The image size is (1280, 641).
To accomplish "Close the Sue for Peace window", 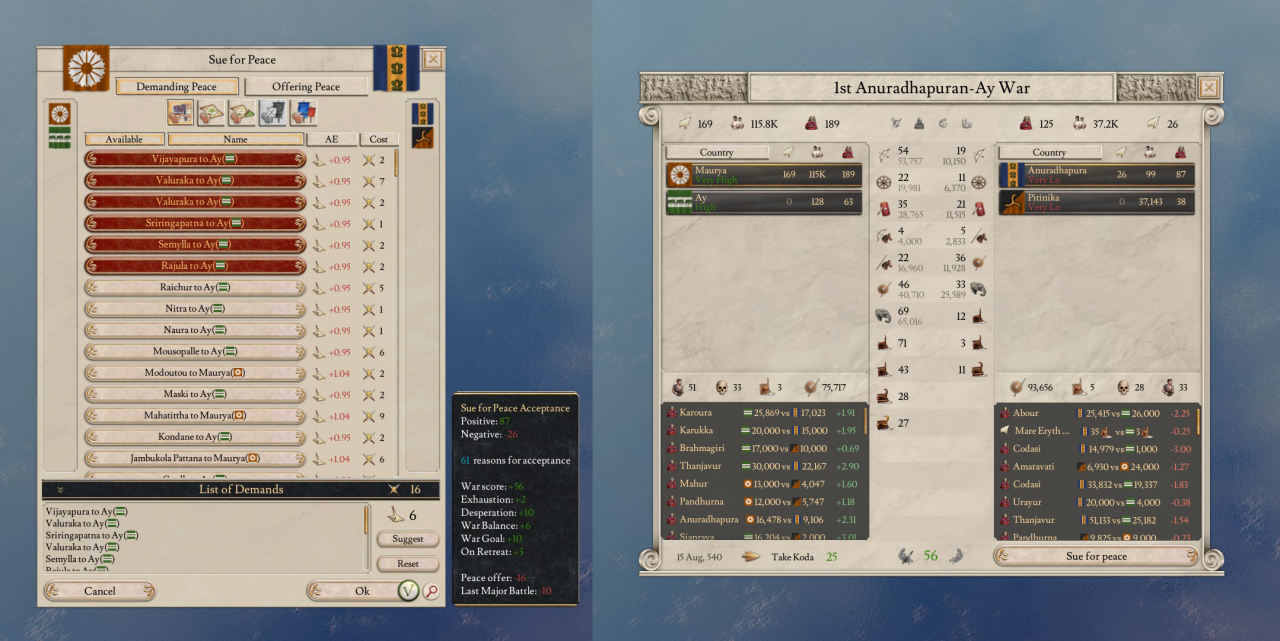I will coord(433,59).
